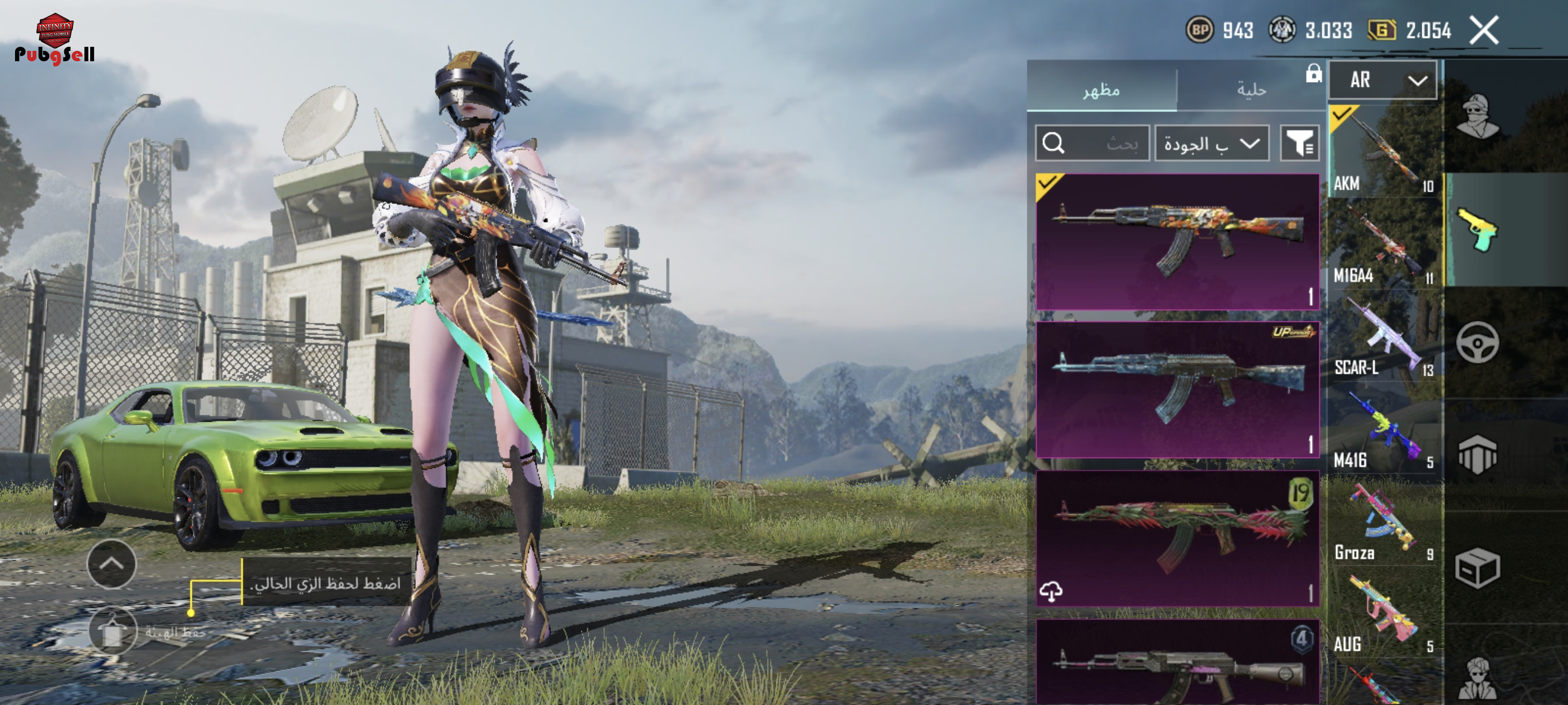Choose the M16A4 weapon category
Screen dimensions: 1568x705
(1383, 244)
